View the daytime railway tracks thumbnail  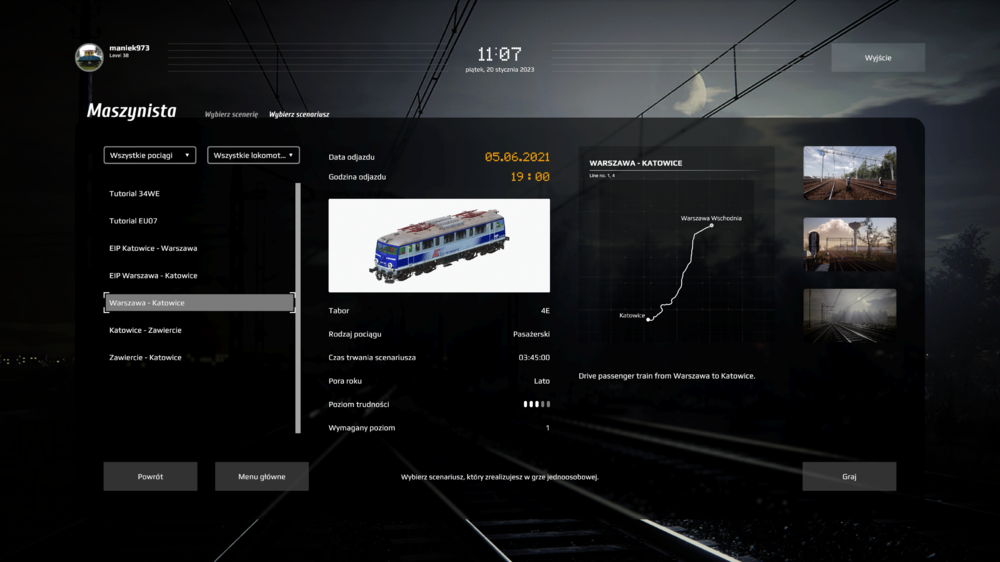coord(849,173)
